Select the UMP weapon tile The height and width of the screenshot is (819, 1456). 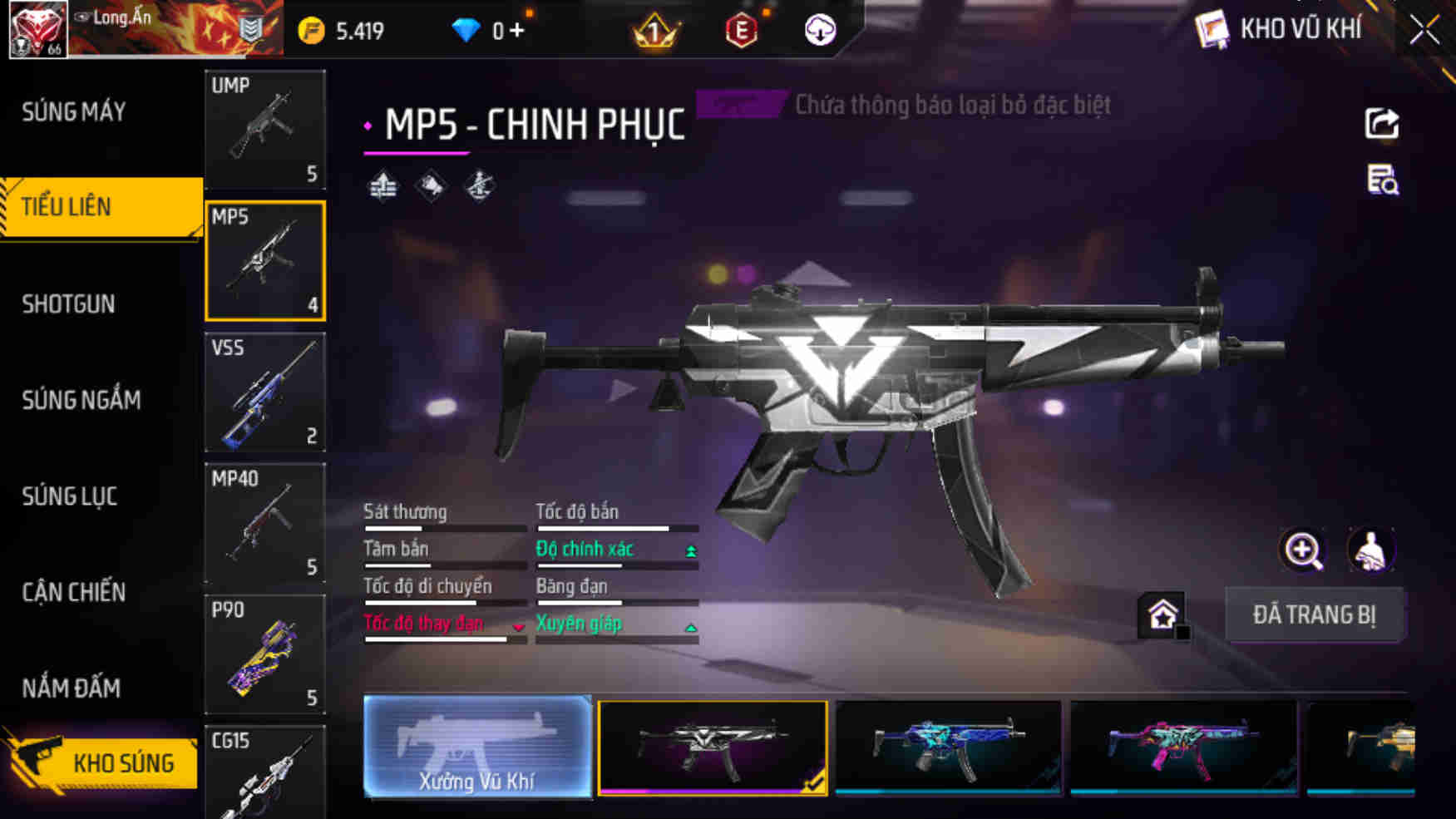(265, 129)
